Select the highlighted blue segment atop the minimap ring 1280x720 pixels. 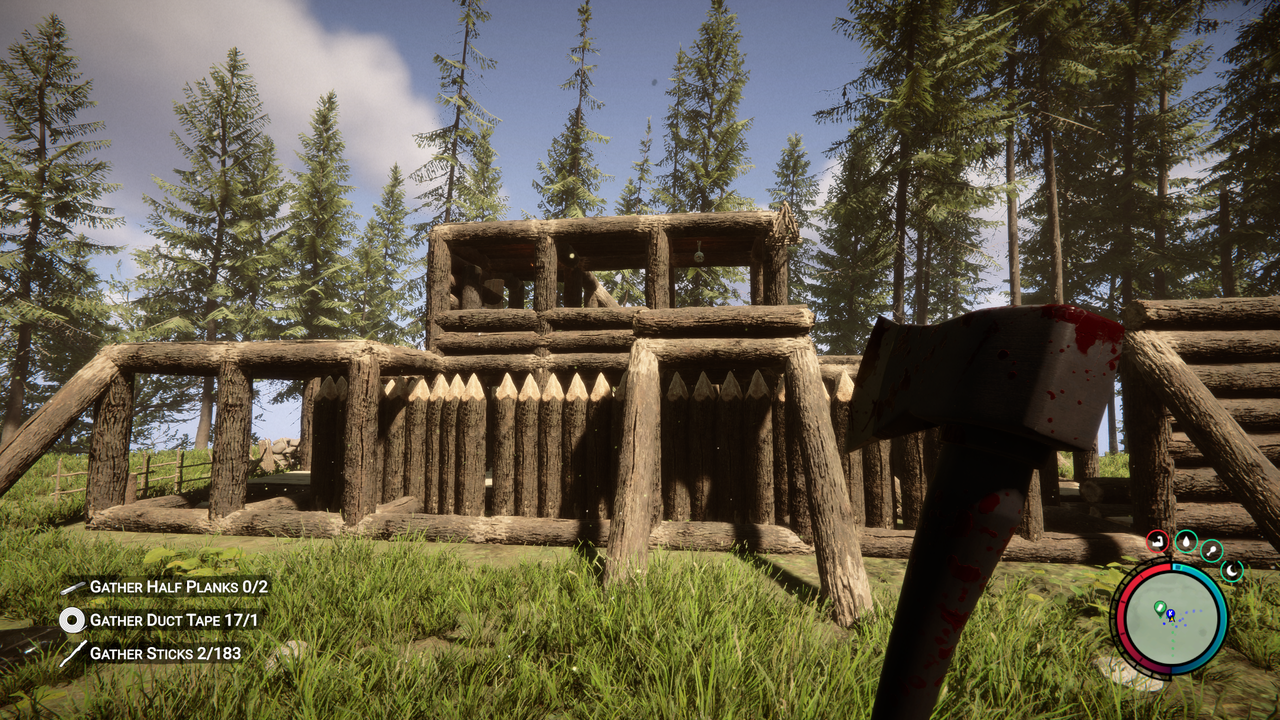click(1178, 566)
